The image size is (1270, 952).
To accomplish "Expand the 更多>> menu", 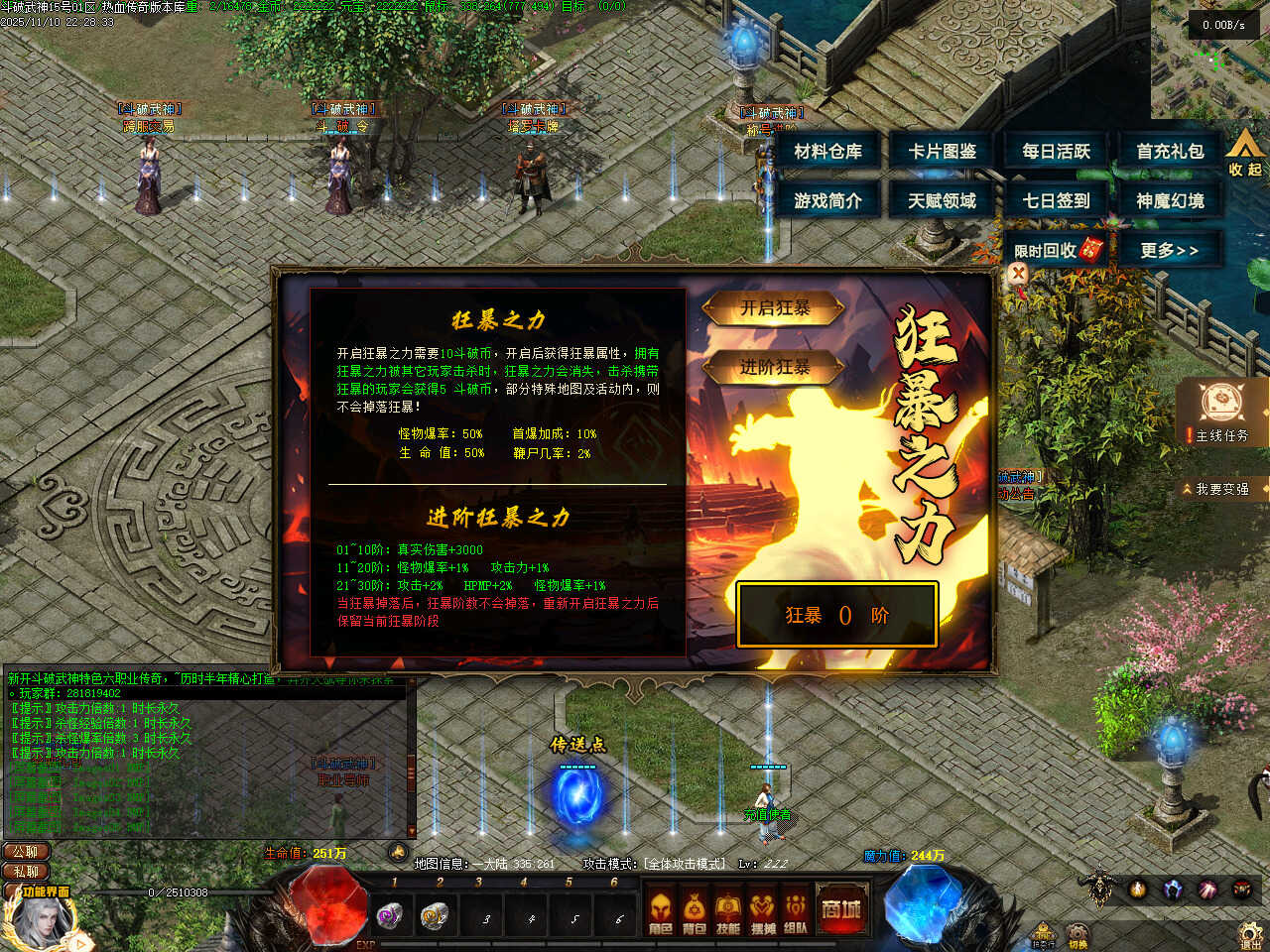I will pos(1169,250).
